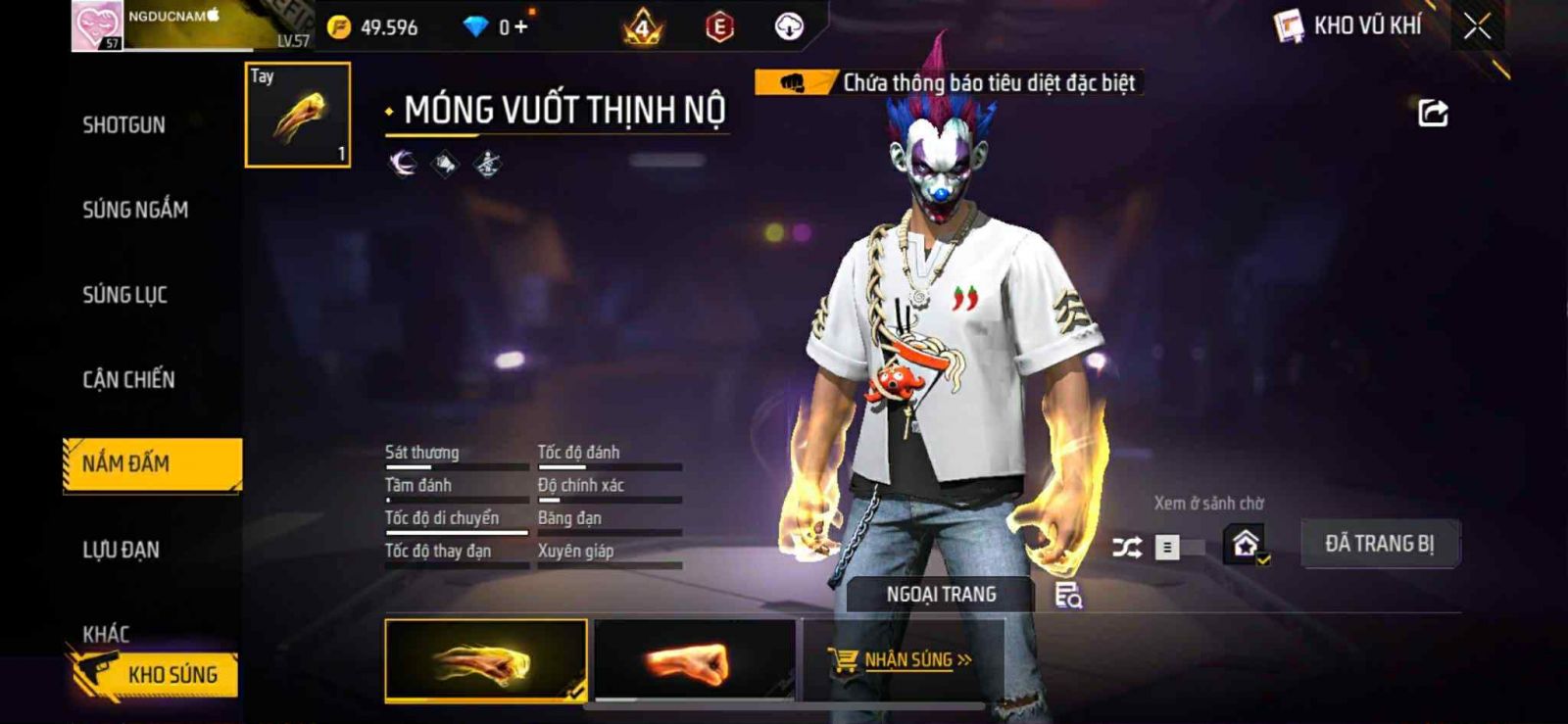
Task: Select the orange default fist skin
Action: point(695,661)
